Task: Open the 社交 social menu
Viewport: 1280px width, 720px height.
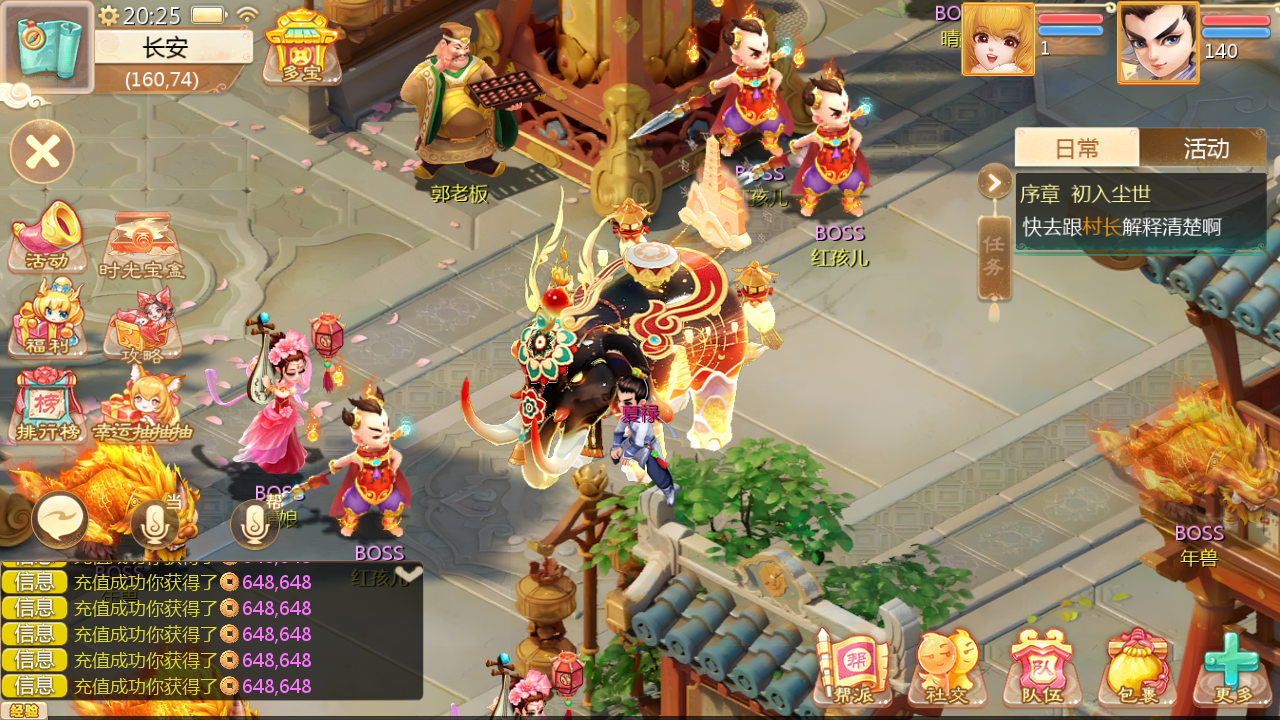Action: (947, 667)
